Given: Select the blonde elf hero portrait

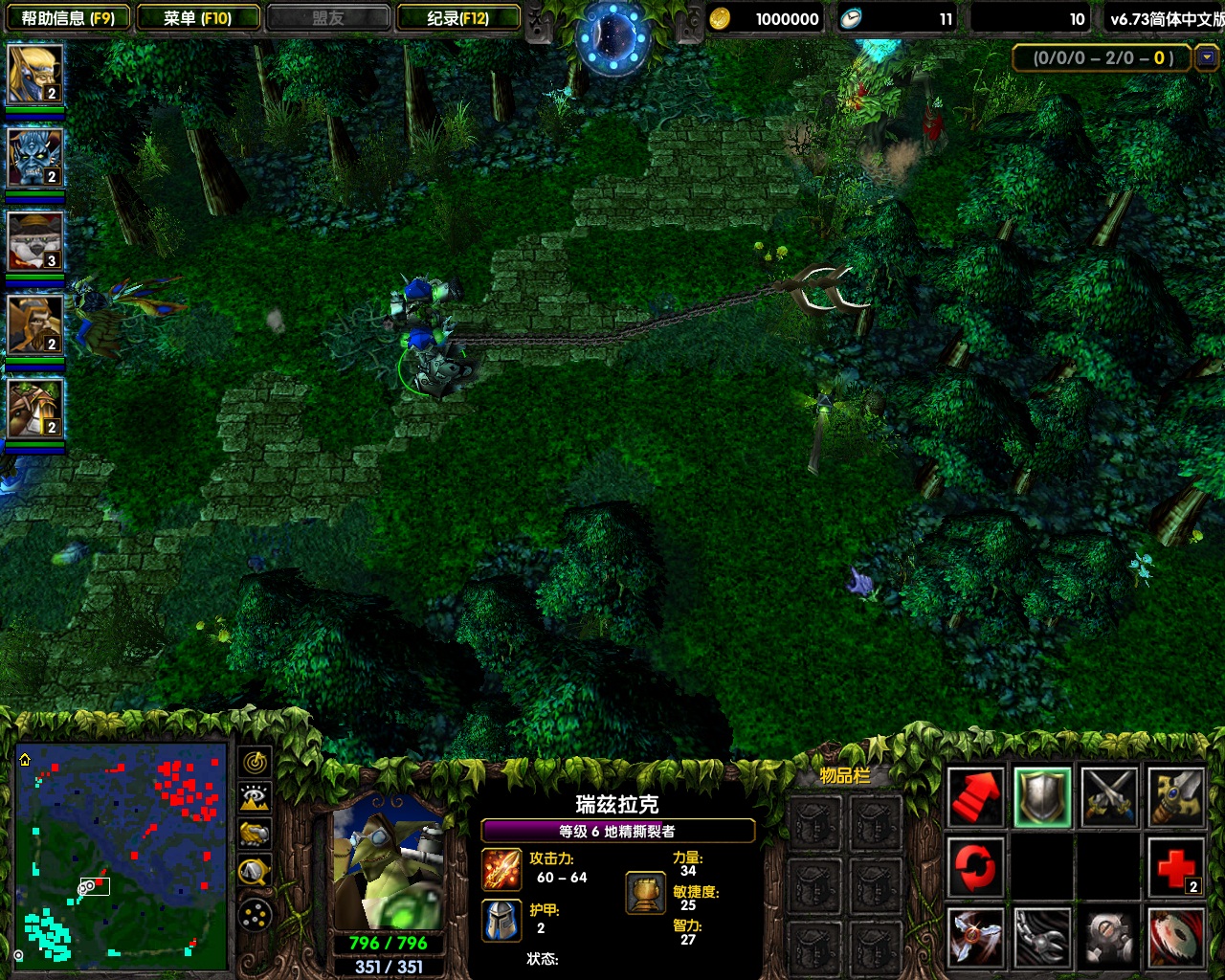Looking at the screenshot, I should click(35, 74).
